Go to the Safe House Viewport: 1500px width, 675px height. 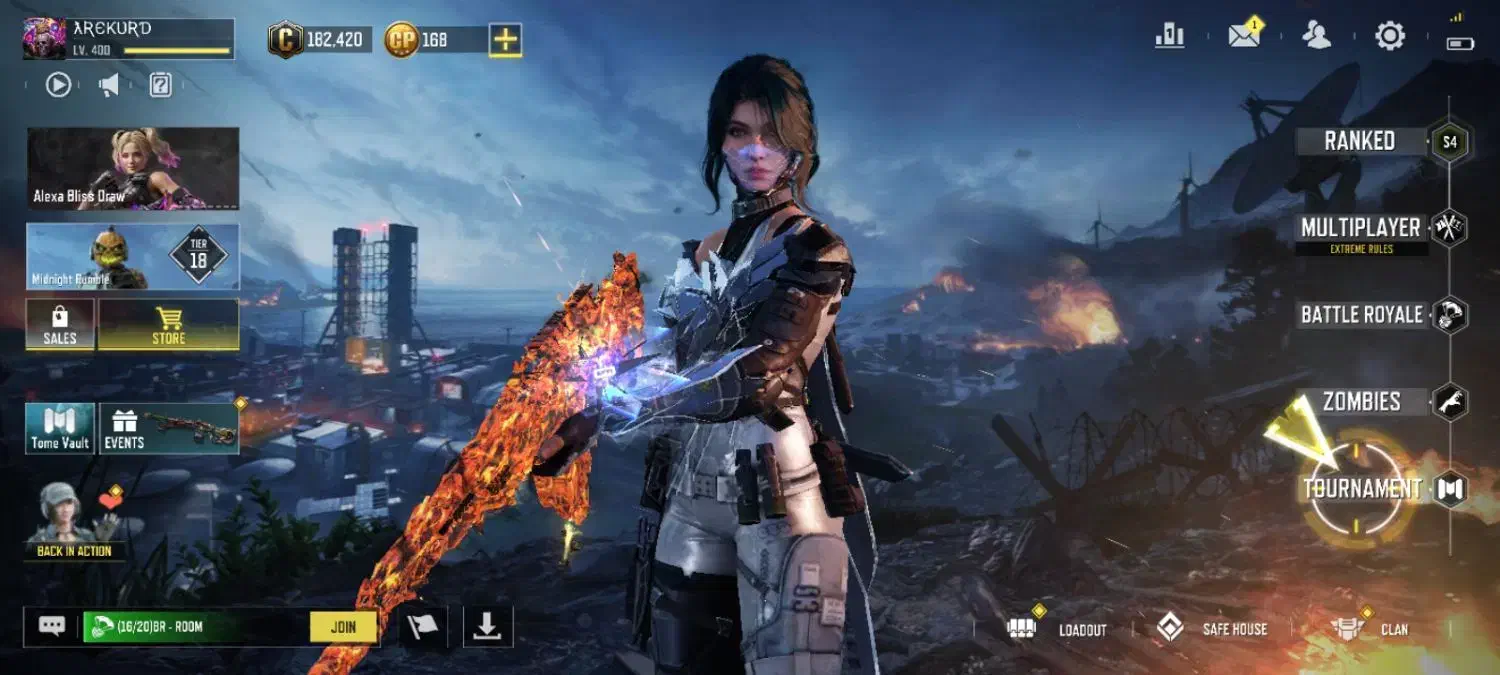[1211, 629]
